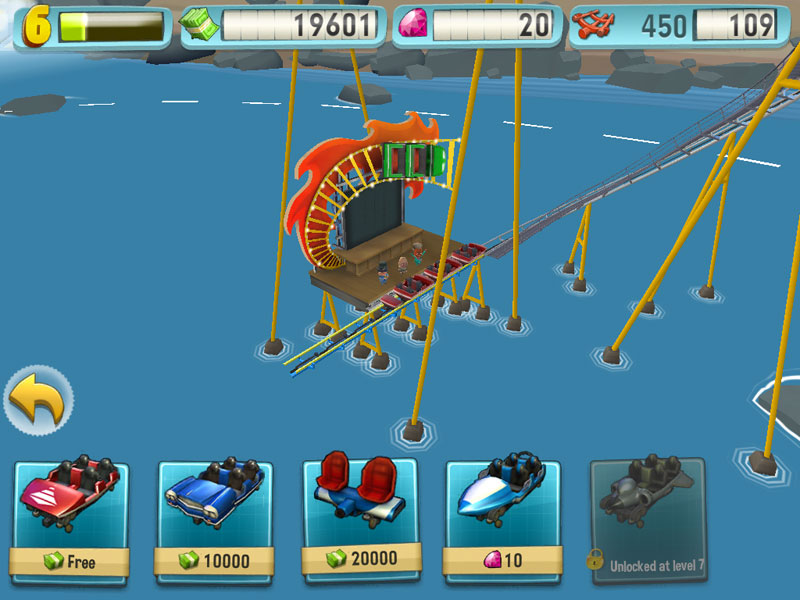Screen dimensions: 800x600
Task: Open the cash balance panel
Action: click(281, 26)
